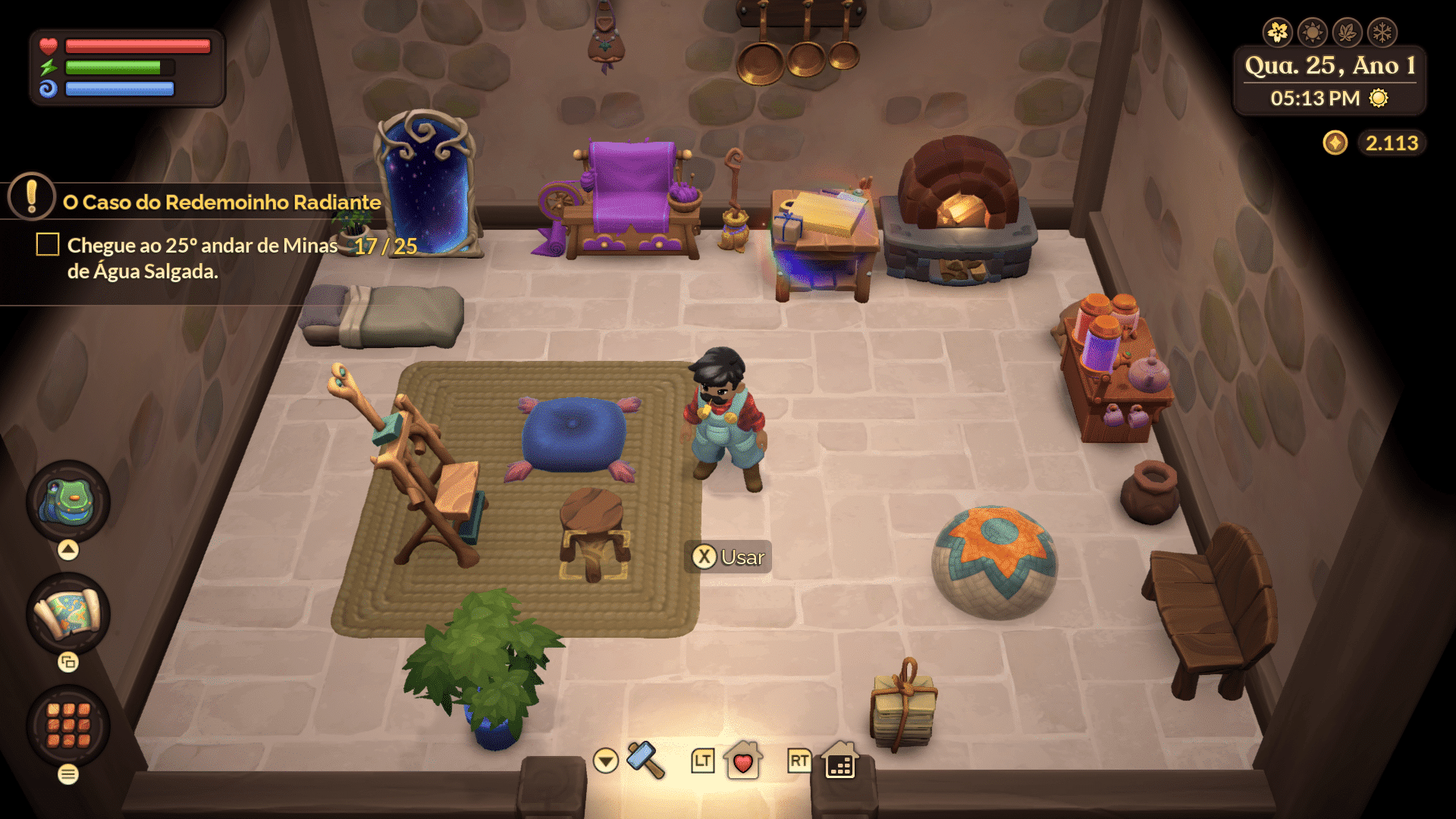Open the frog backpack inventory
The height and width of the screenshot is (819, 1456).
(67, 500)
